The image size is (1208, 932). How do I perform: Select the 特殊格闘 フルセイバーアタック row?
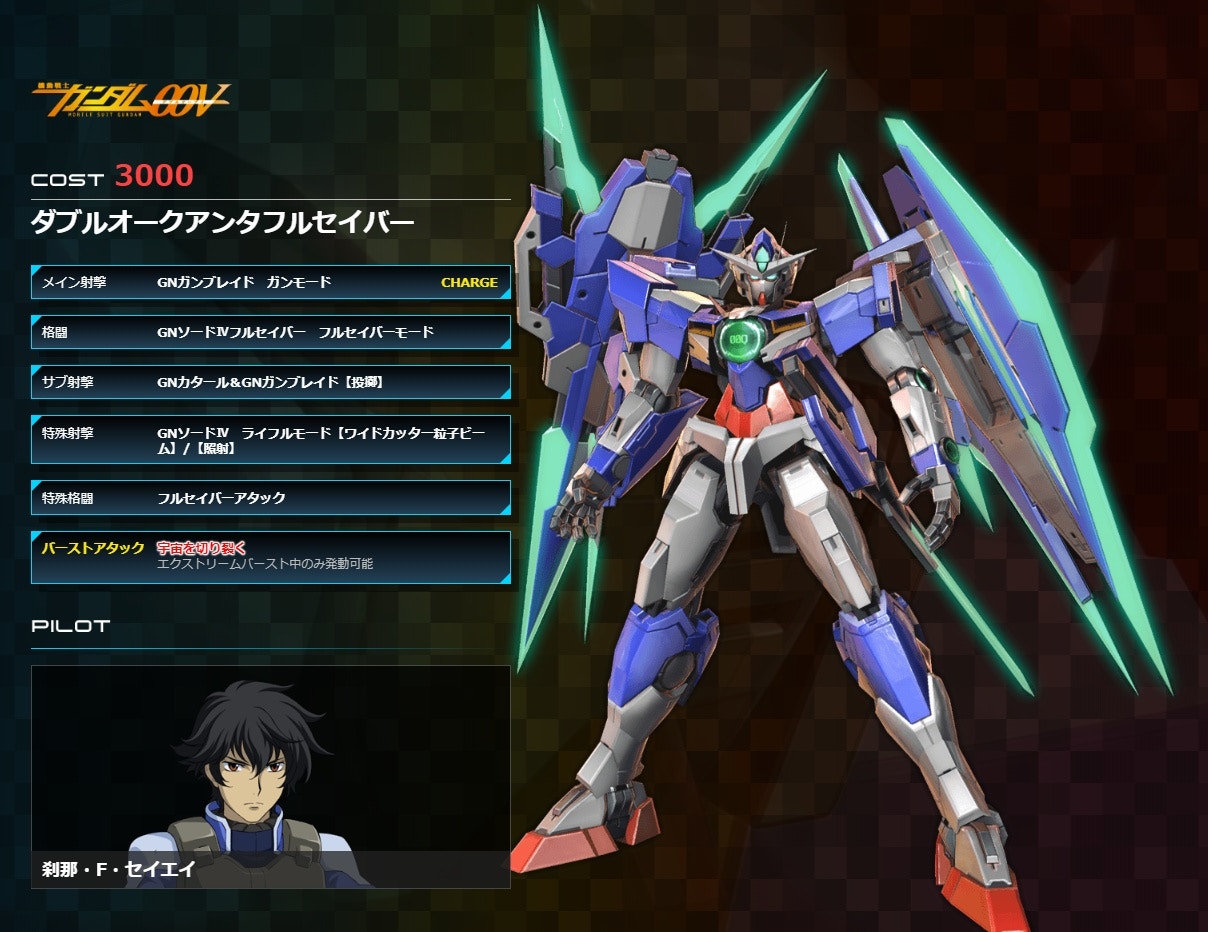(x=270, y=498)
